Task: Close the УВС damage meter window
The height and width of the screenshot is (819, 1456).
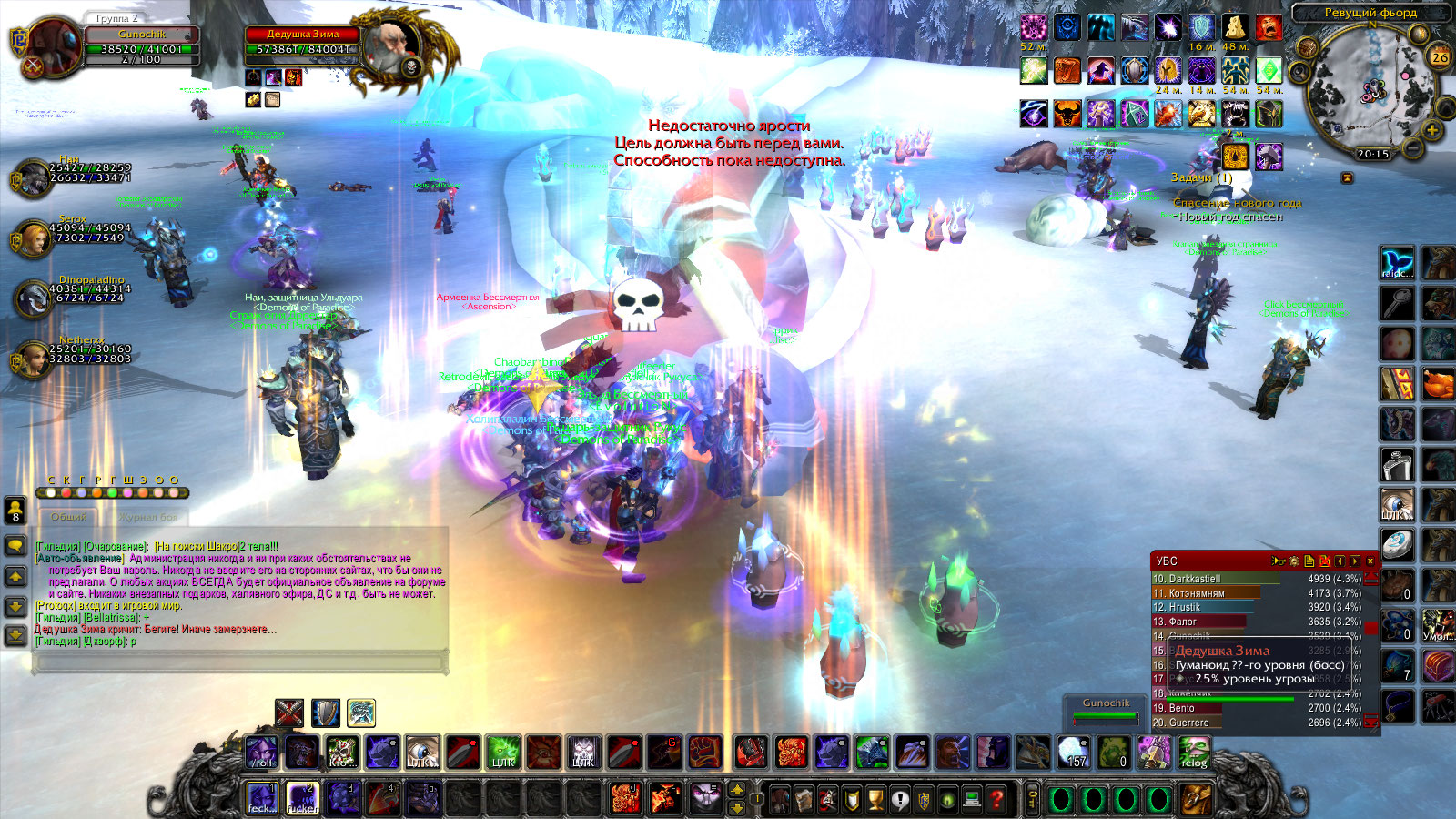Action: tap(1370, 561)
